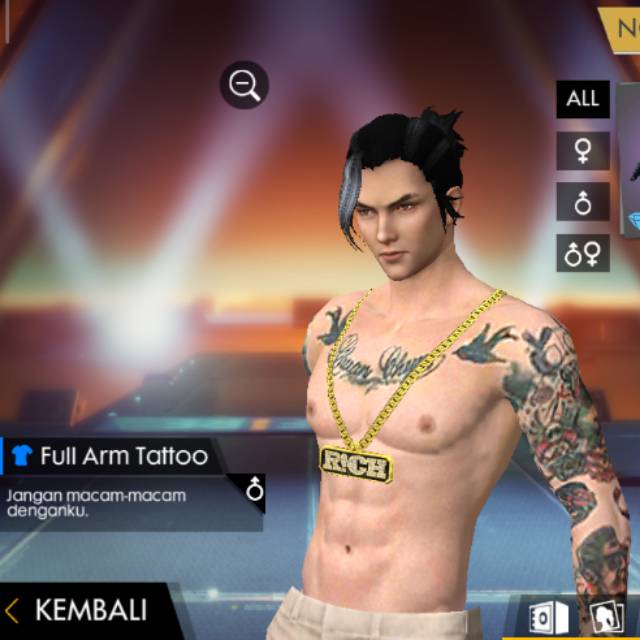Open the character portrait cards icon

(x=603, y=615)
